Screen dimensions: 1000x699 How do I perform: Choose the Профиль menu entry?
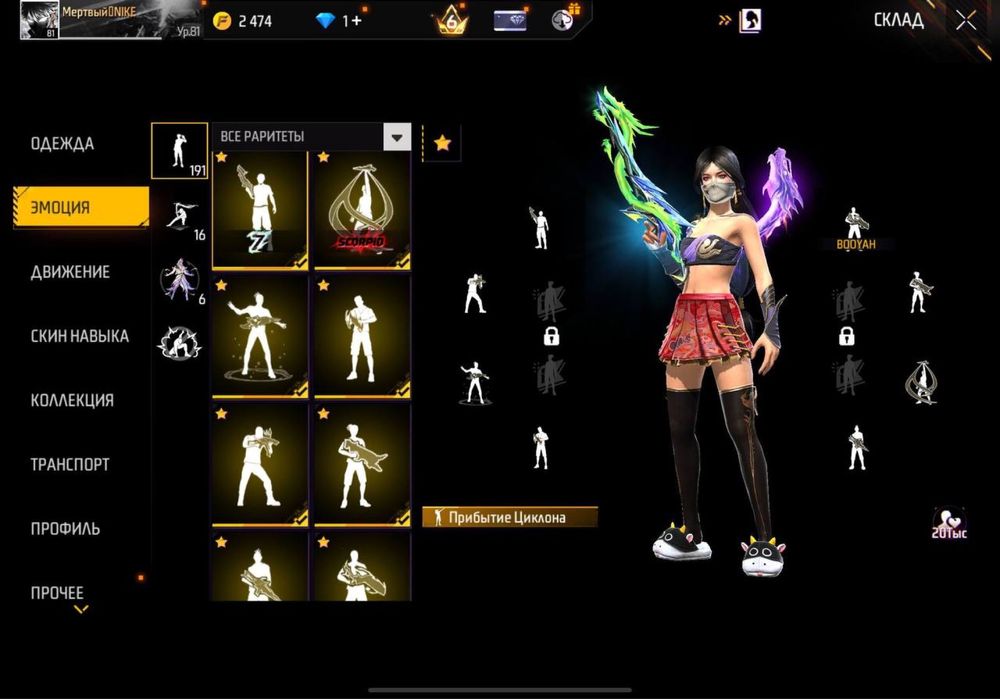pyautogui.click(x=65, y=528)
